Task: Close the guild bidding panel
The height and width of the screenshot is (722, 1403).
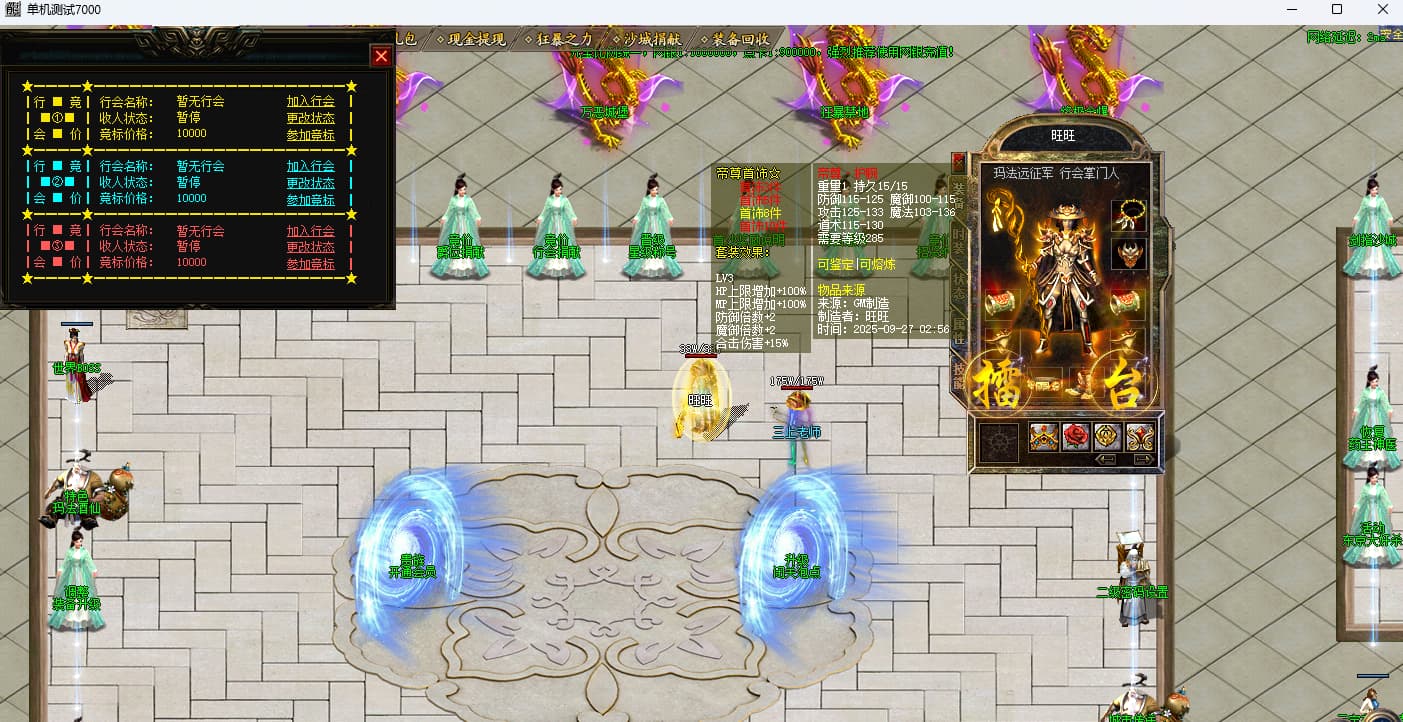Action: [x=381, y=57]
